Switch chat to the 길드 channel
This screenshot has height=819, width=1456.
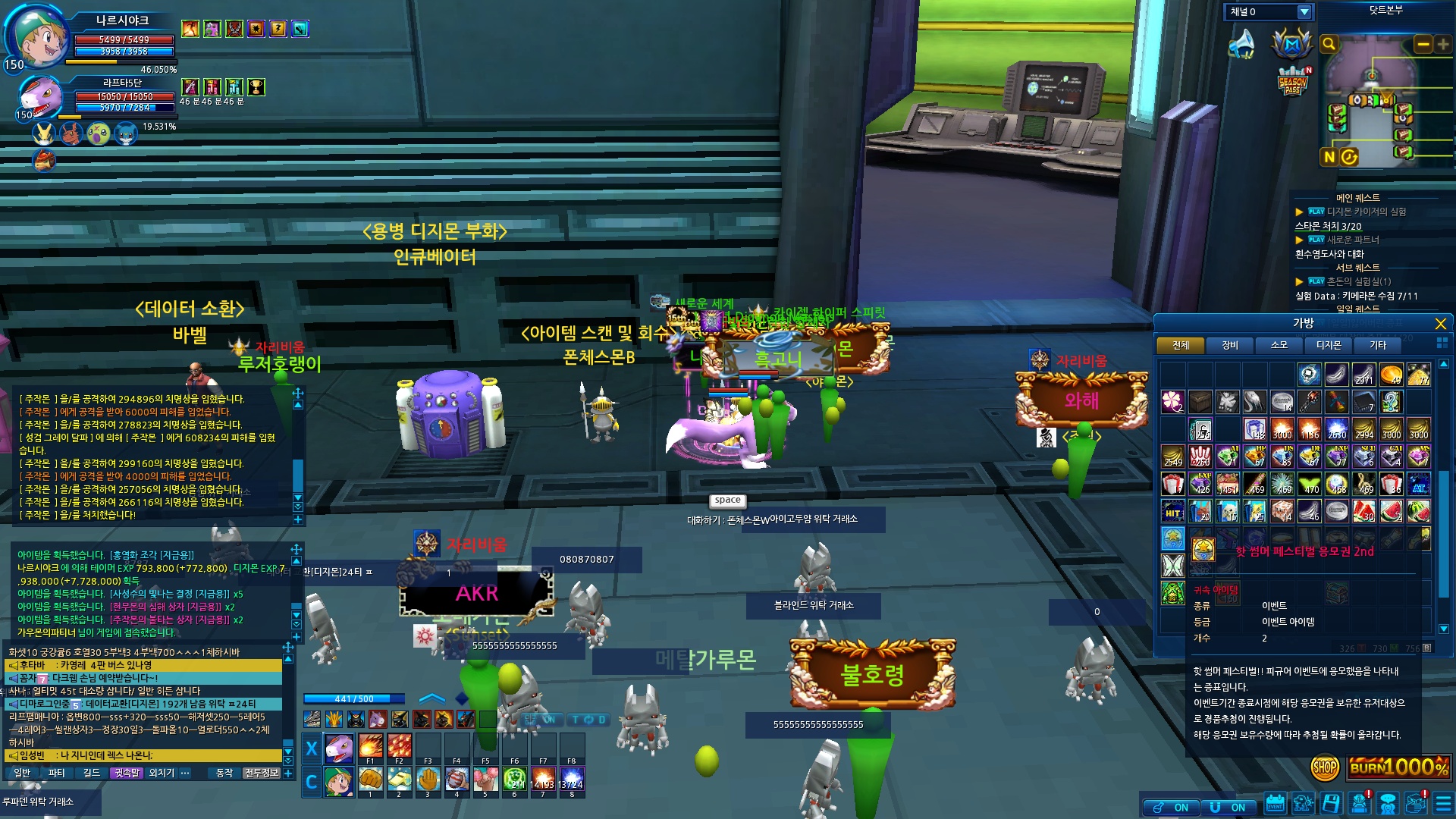click(x=92, y=773)
